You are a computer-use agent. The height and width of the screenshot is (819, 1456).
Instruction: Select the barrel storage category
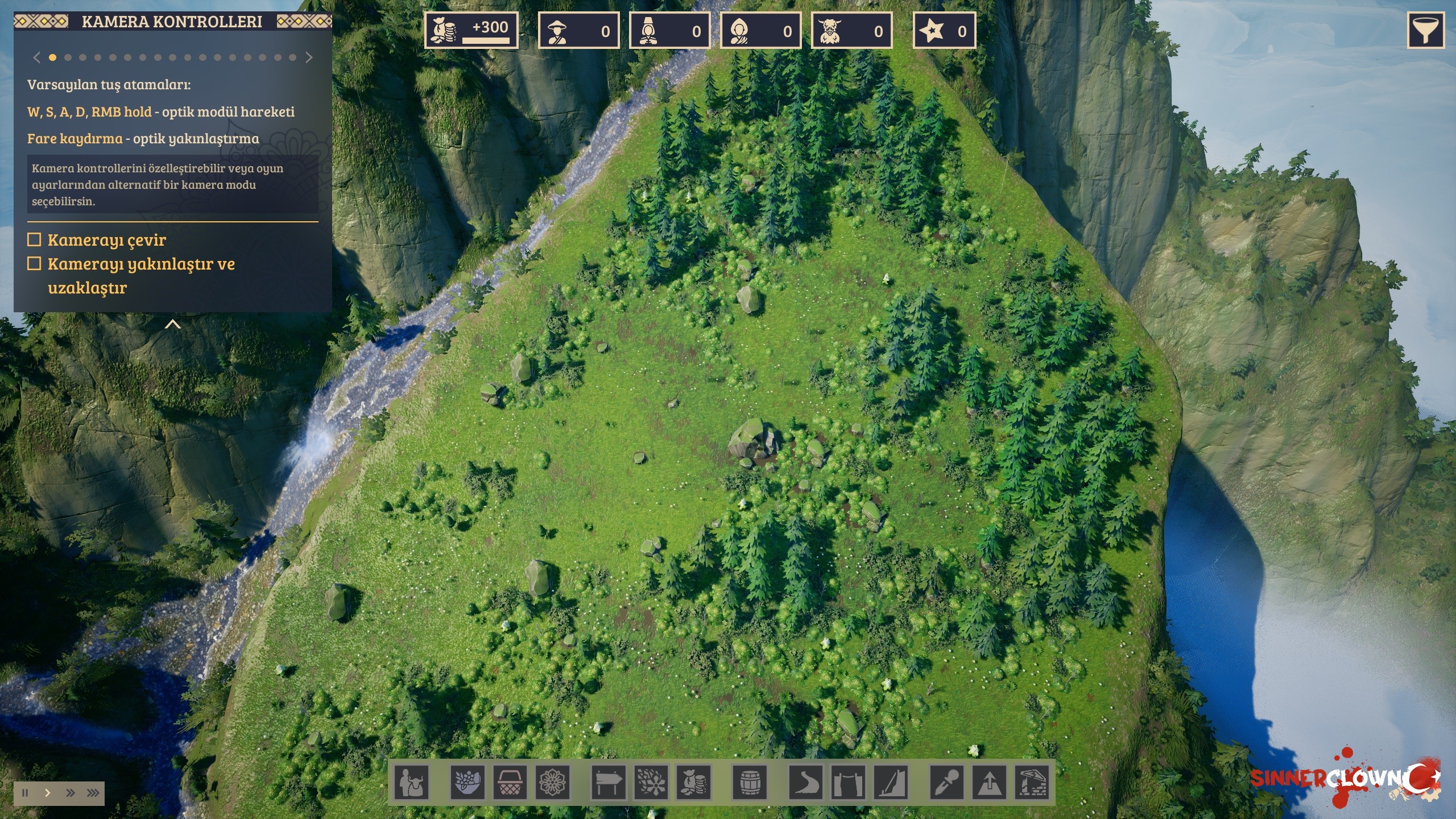pyautogui.click(x=750, y=783)
